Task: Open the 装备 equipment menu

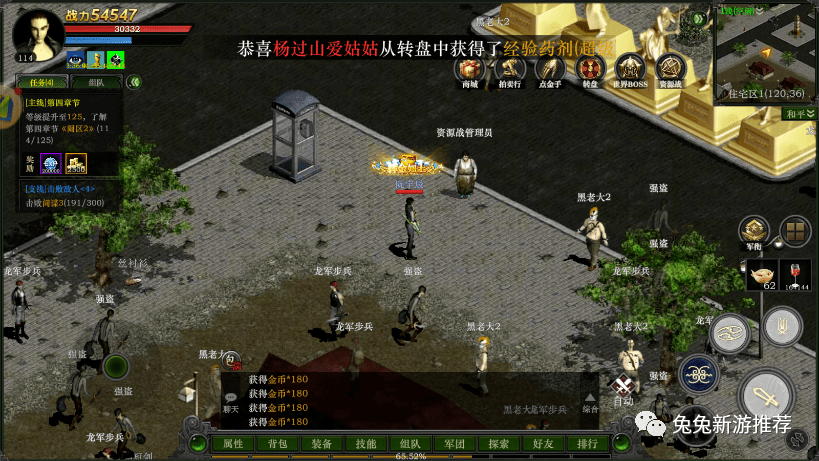Action: [x=322, y=443]
